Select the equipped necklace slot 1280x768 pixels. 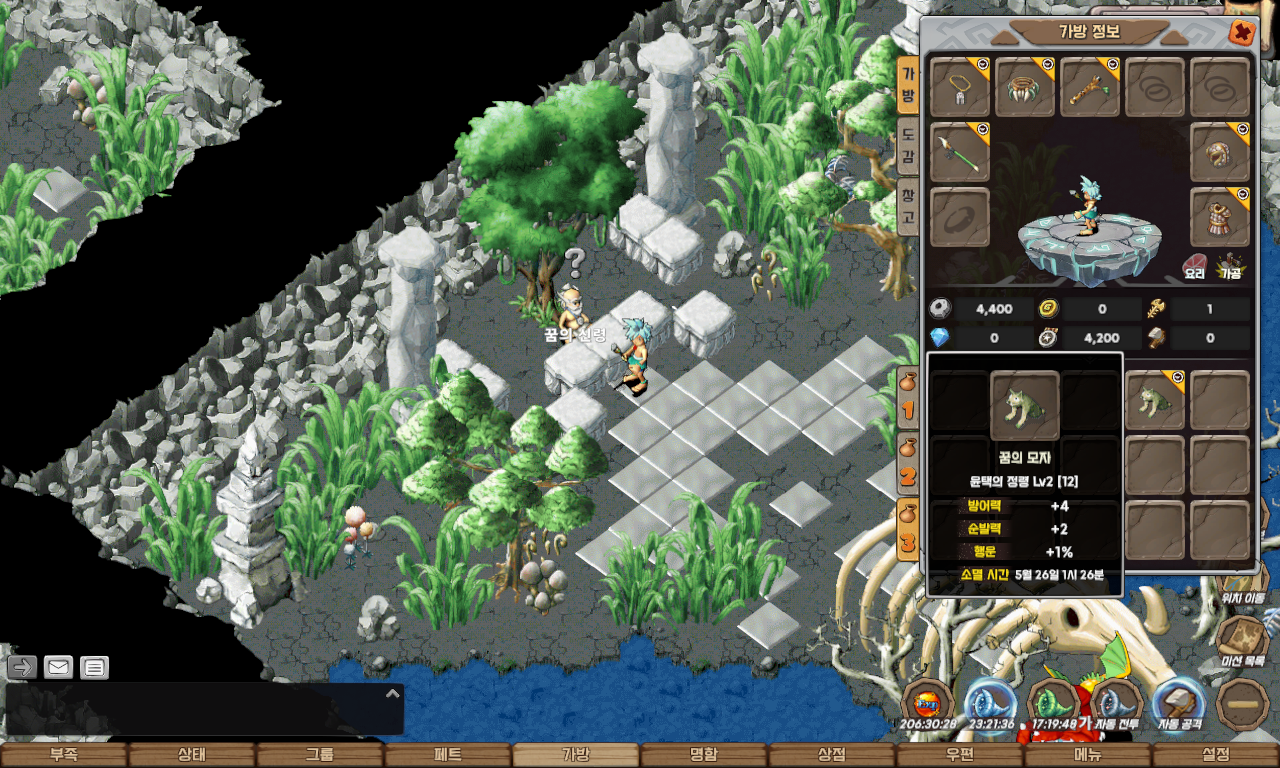coord(960,88)
